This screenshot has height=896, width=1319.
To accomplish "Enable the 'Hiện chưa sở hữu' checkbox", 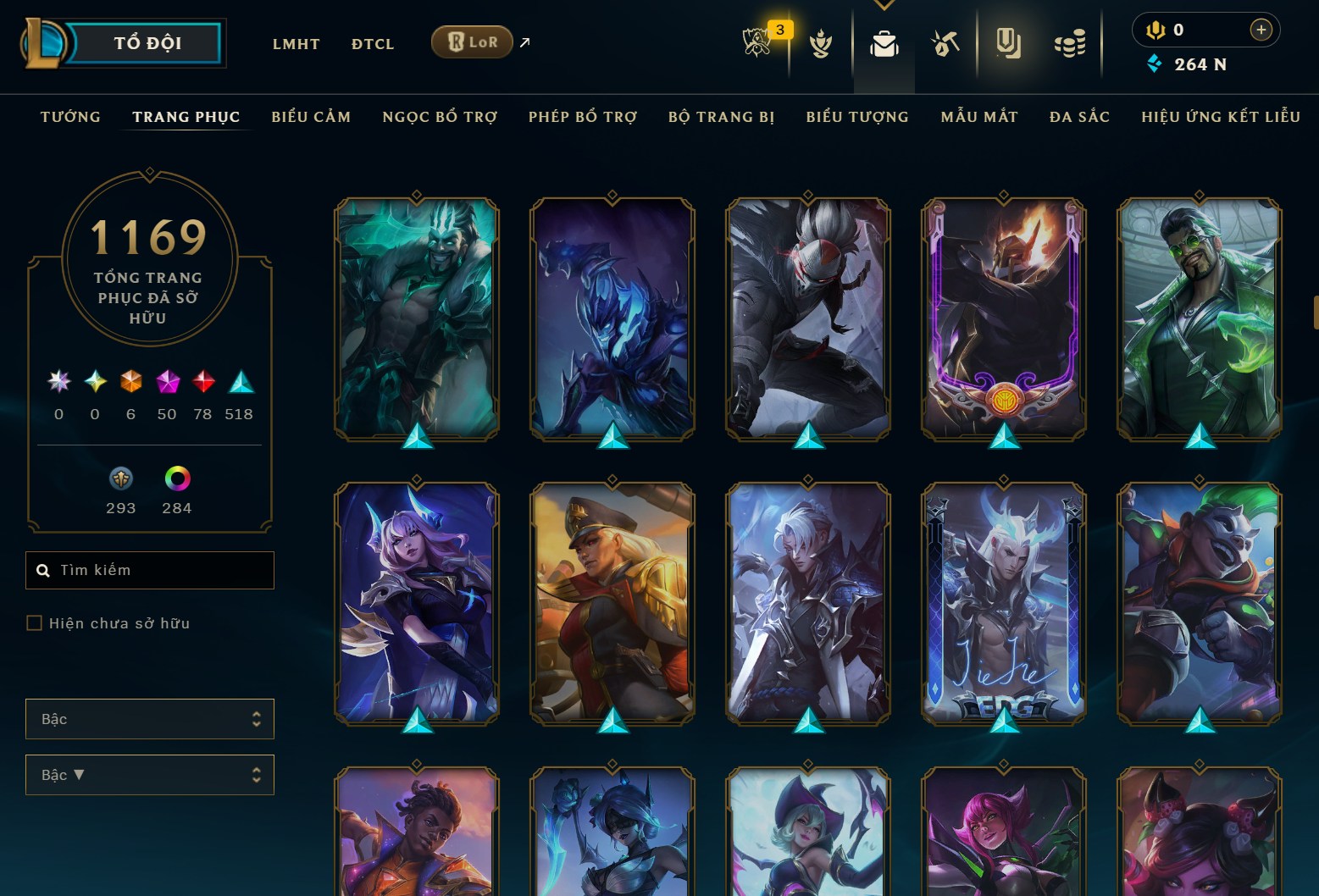I will click(x=35, y=622).
